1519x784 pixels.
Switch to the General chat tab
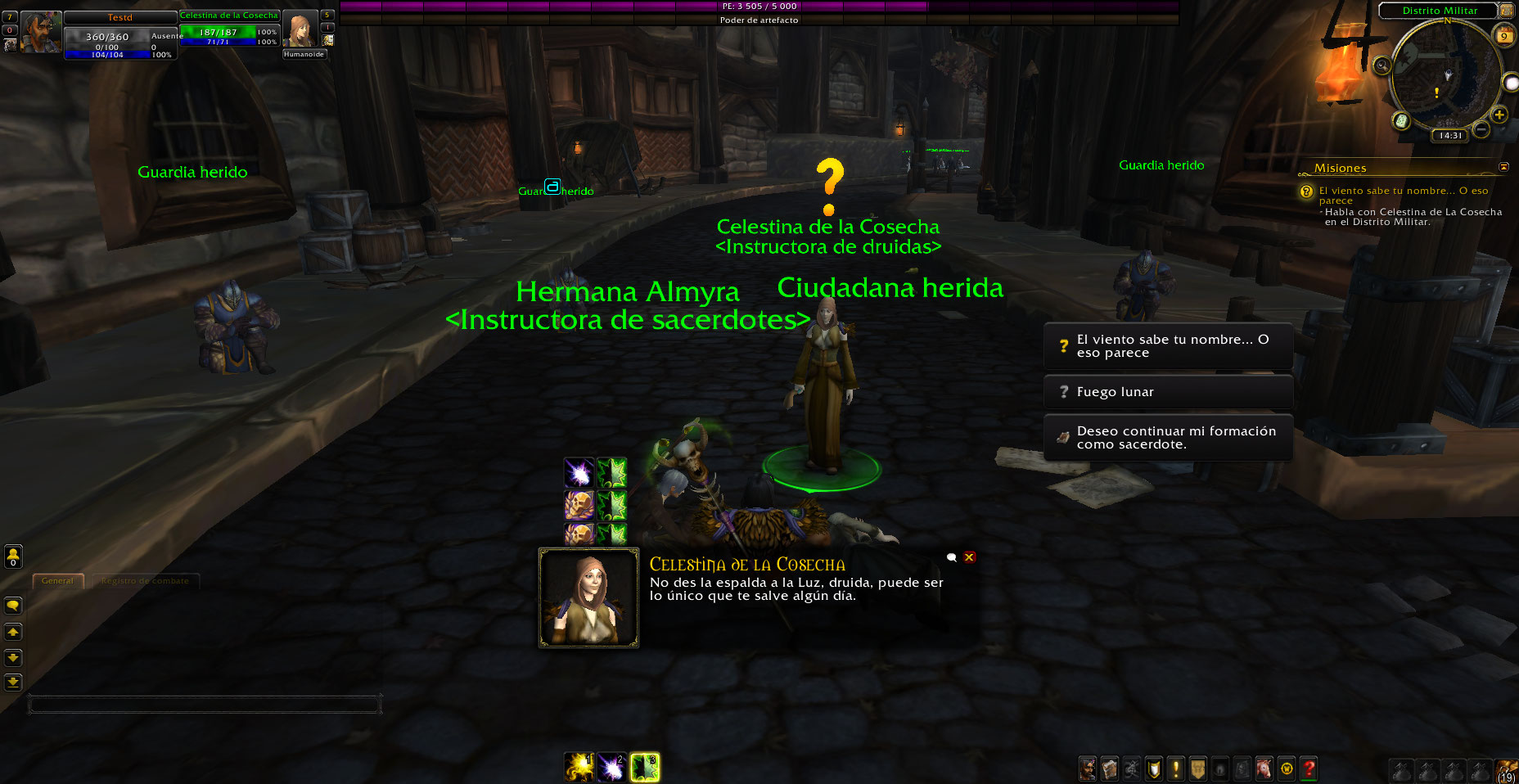click(x=57, y=581)
